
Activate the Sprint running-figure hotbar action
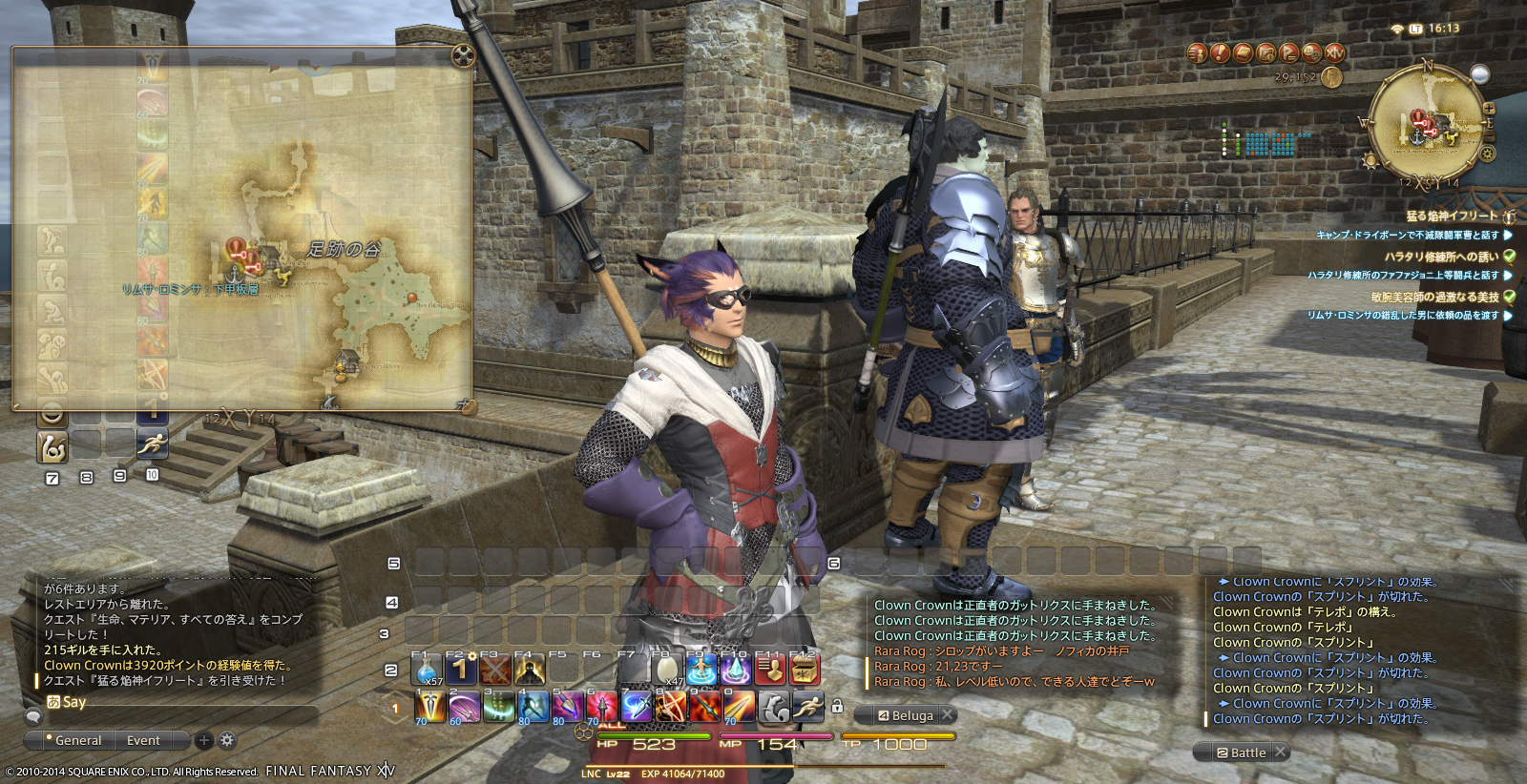(x=807, y=707)
